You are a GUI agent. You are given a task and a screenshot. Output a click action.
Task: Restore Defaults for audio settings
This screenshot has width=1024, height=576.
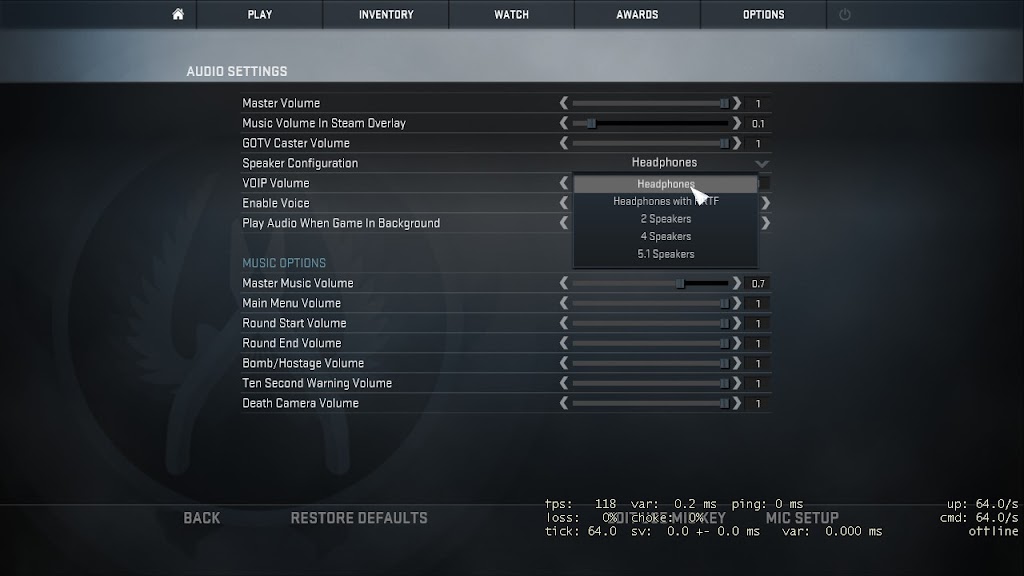pyautogui.click(x=358, y=518)
